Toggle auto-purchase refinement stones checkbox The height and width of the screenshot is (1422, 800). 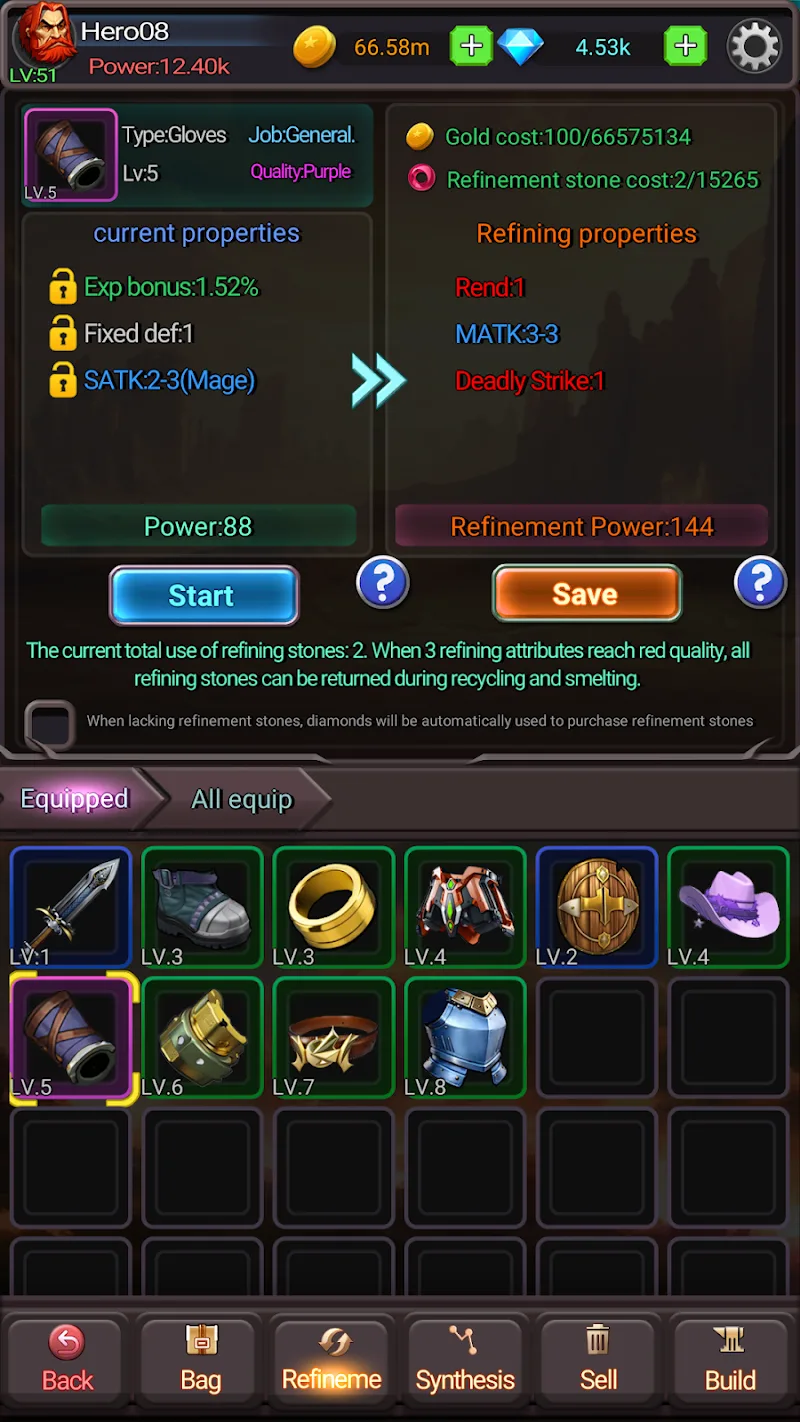pos(50,722)
